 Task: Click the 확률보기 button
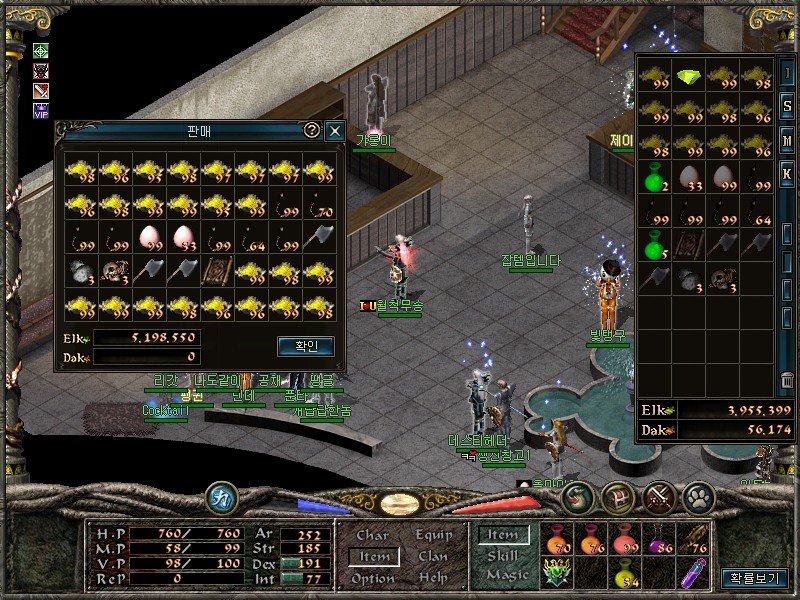753,578
